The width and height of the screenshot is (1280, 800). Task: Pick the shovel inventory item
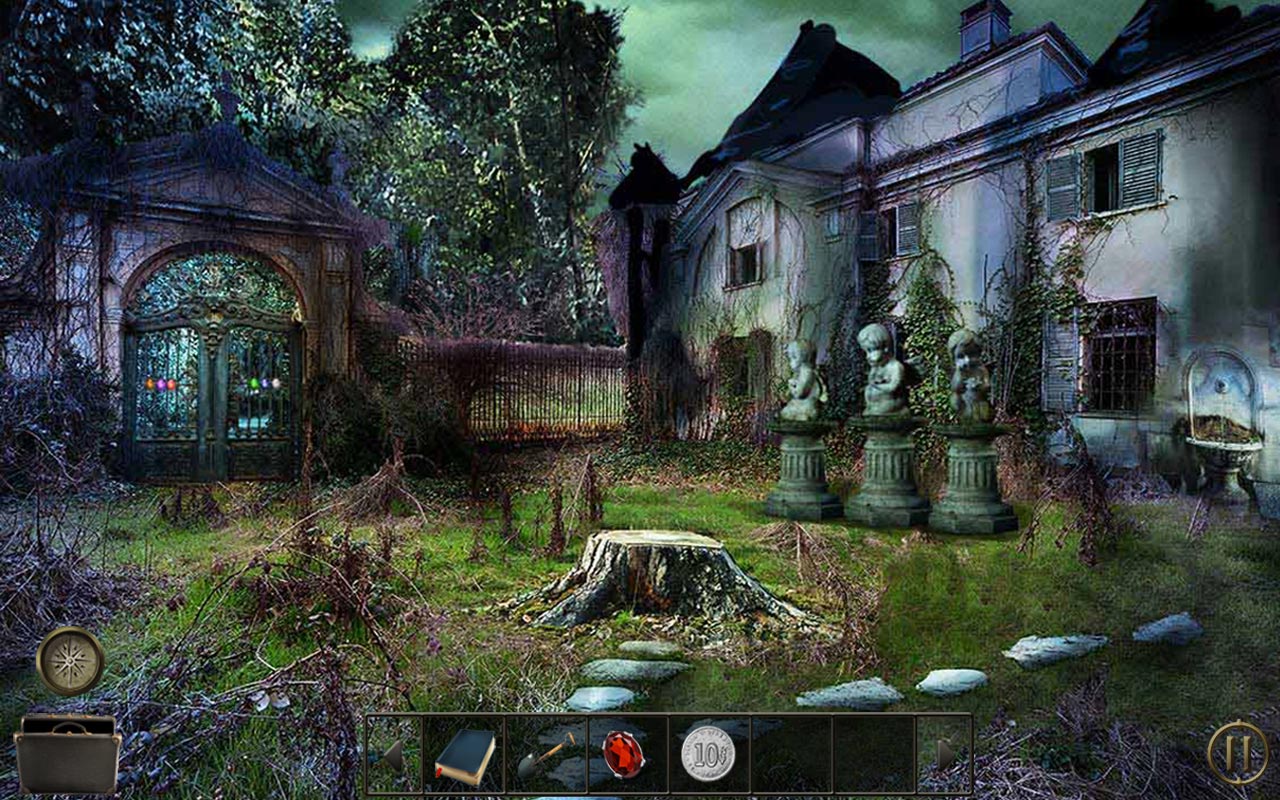point(545,755)
